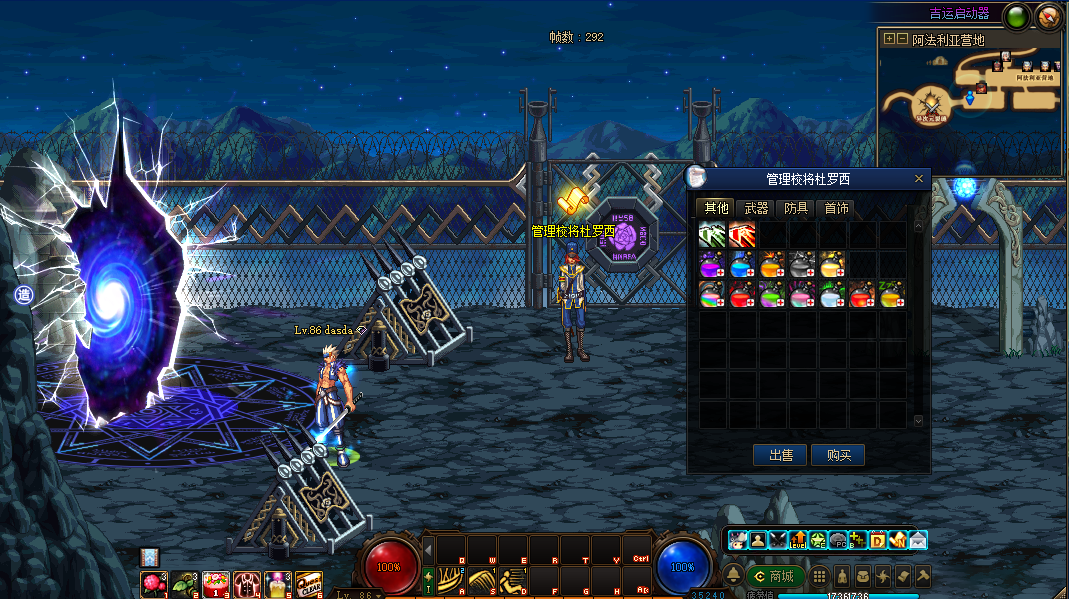This screenshot has height=599, width=1069.
Task: Open the 防具 shop tab
Action: coord(796,208)
